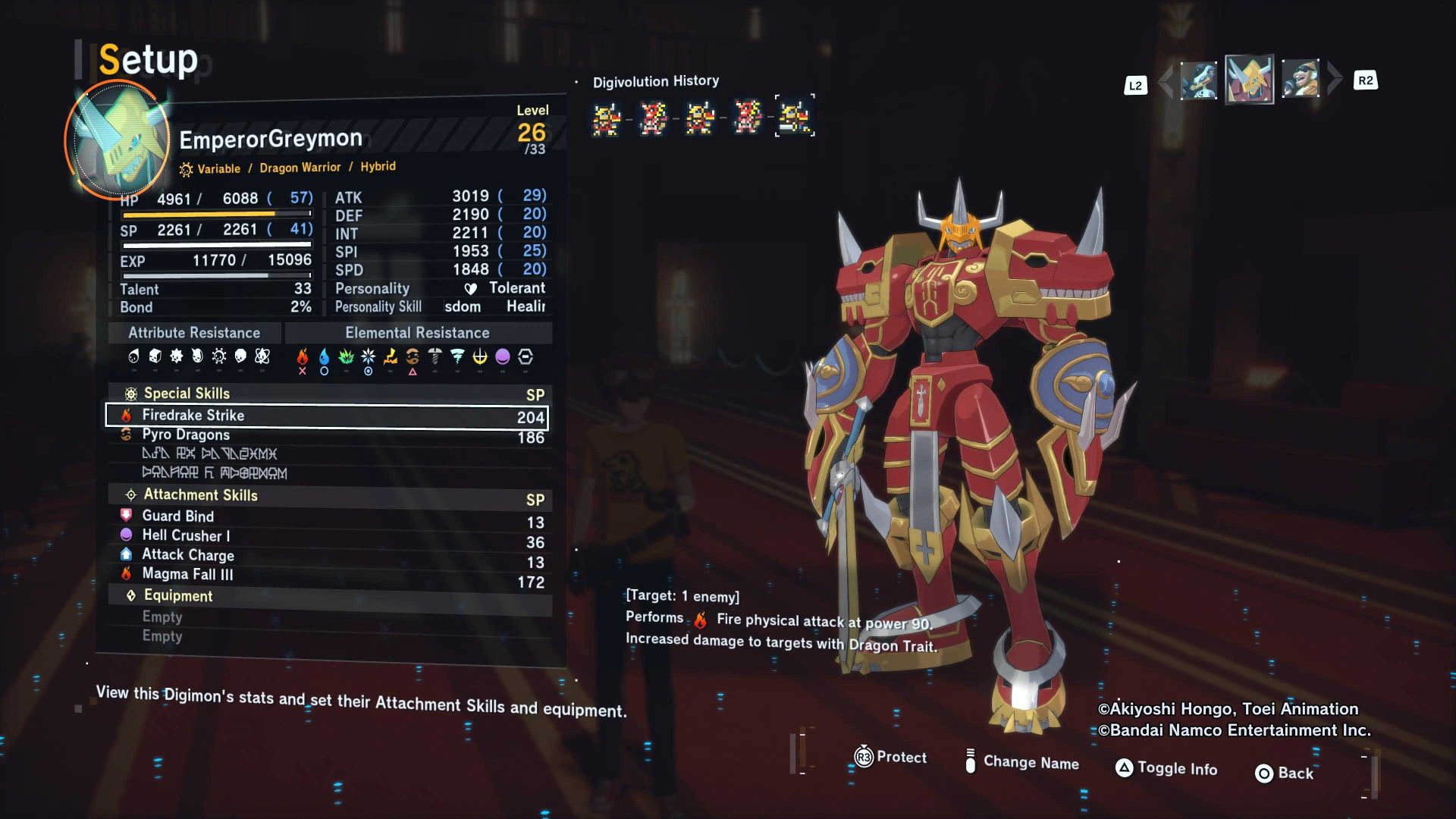Select the Attack Charge attachment skill
1456x819 pixels.
(326, 555)
